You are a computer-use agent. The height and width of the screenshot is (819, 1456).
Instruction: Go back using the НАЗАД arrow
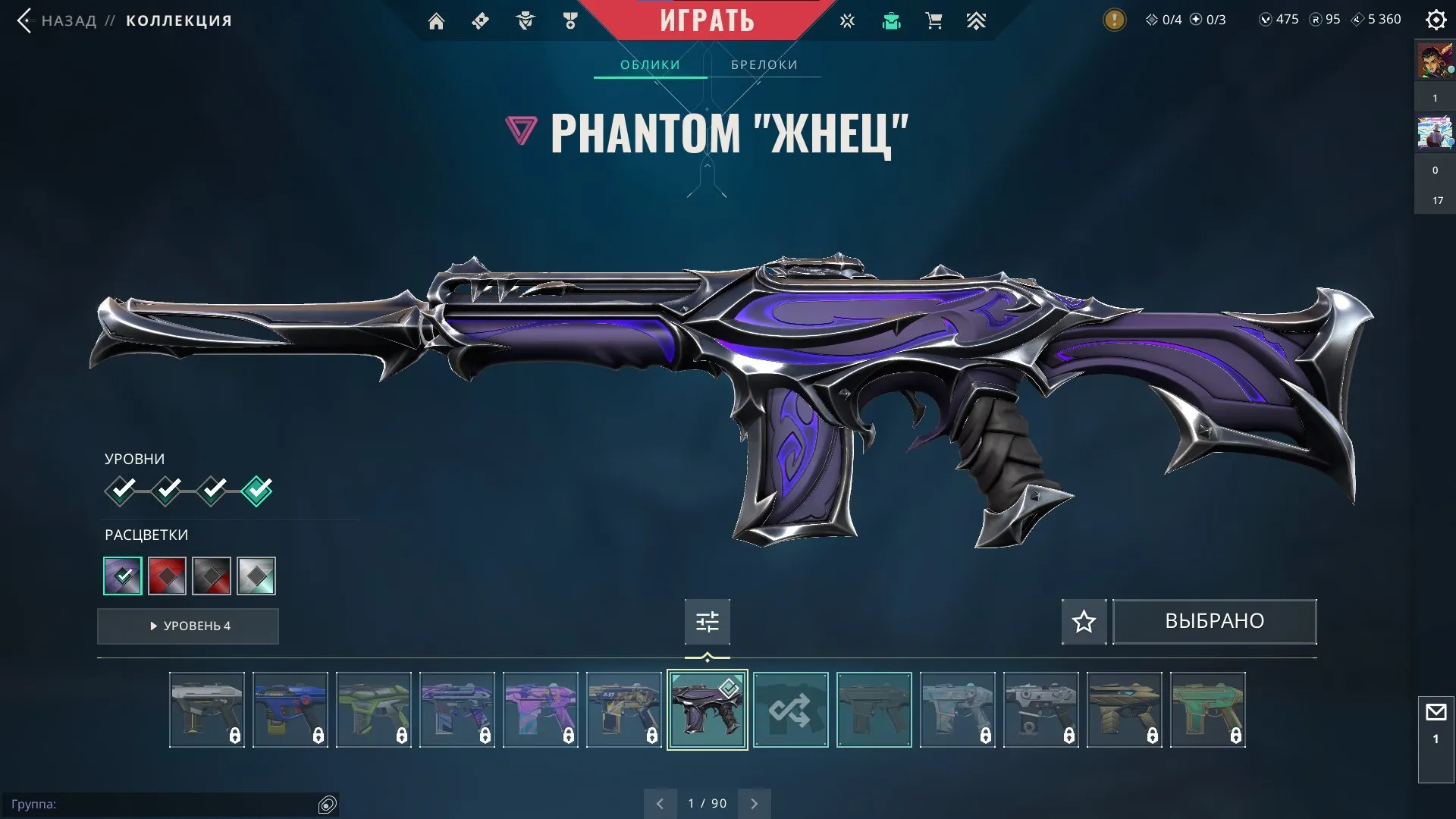tap(27, 20)
